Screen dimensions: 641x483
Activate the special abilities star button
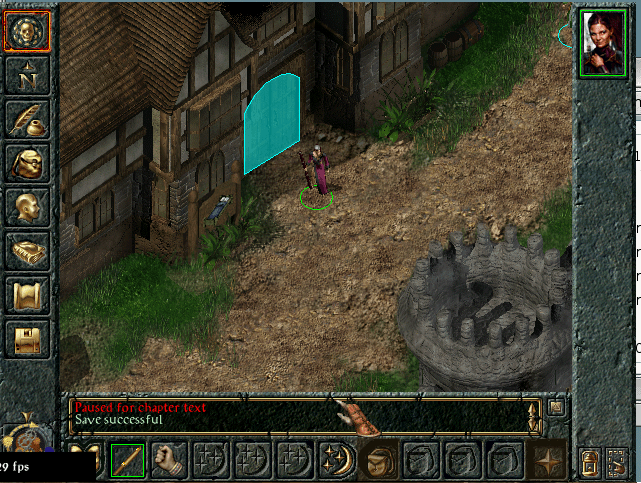[547, 461]
